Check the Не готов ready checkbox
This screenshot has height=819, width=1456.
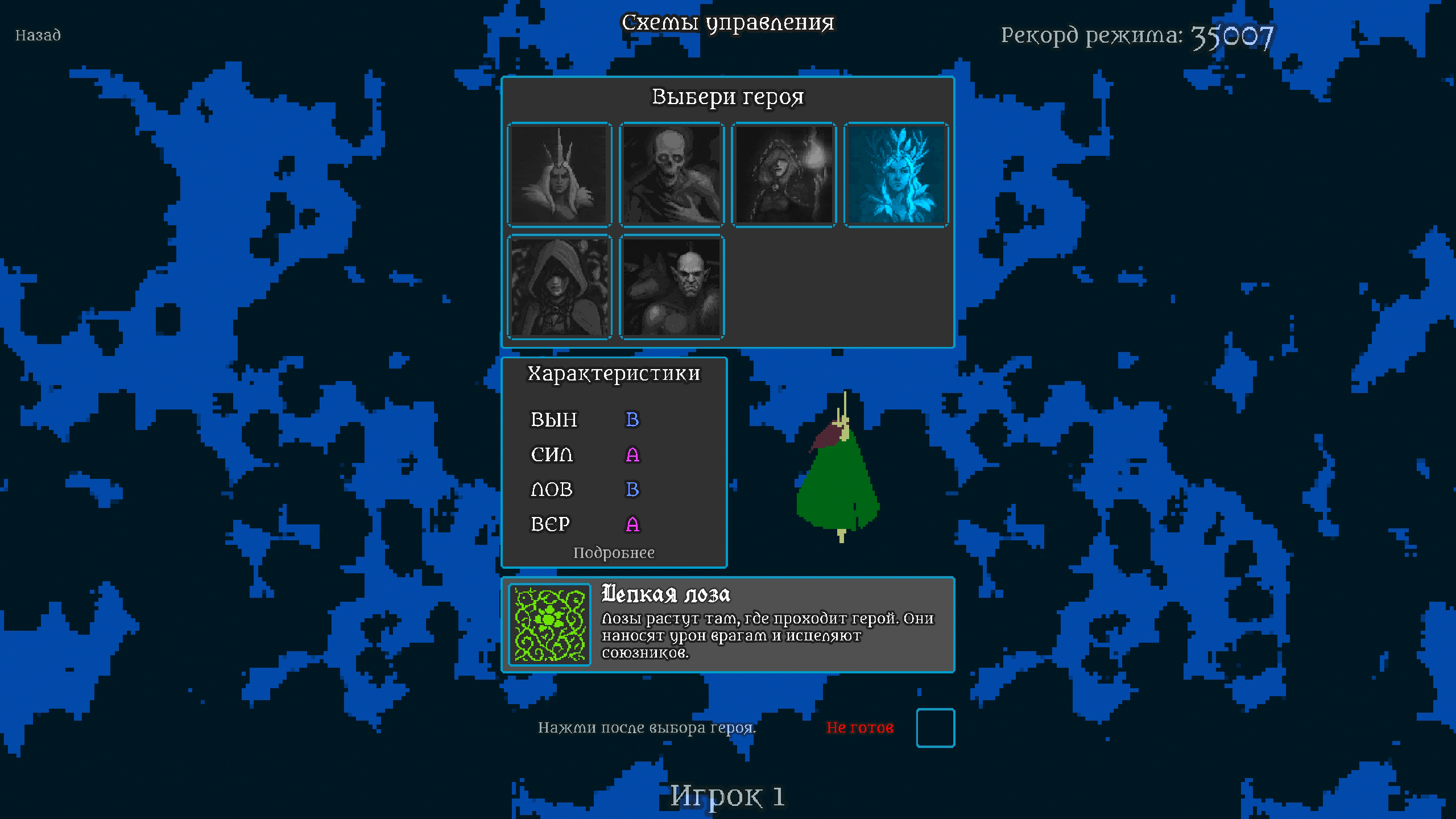tap(936, 729)
